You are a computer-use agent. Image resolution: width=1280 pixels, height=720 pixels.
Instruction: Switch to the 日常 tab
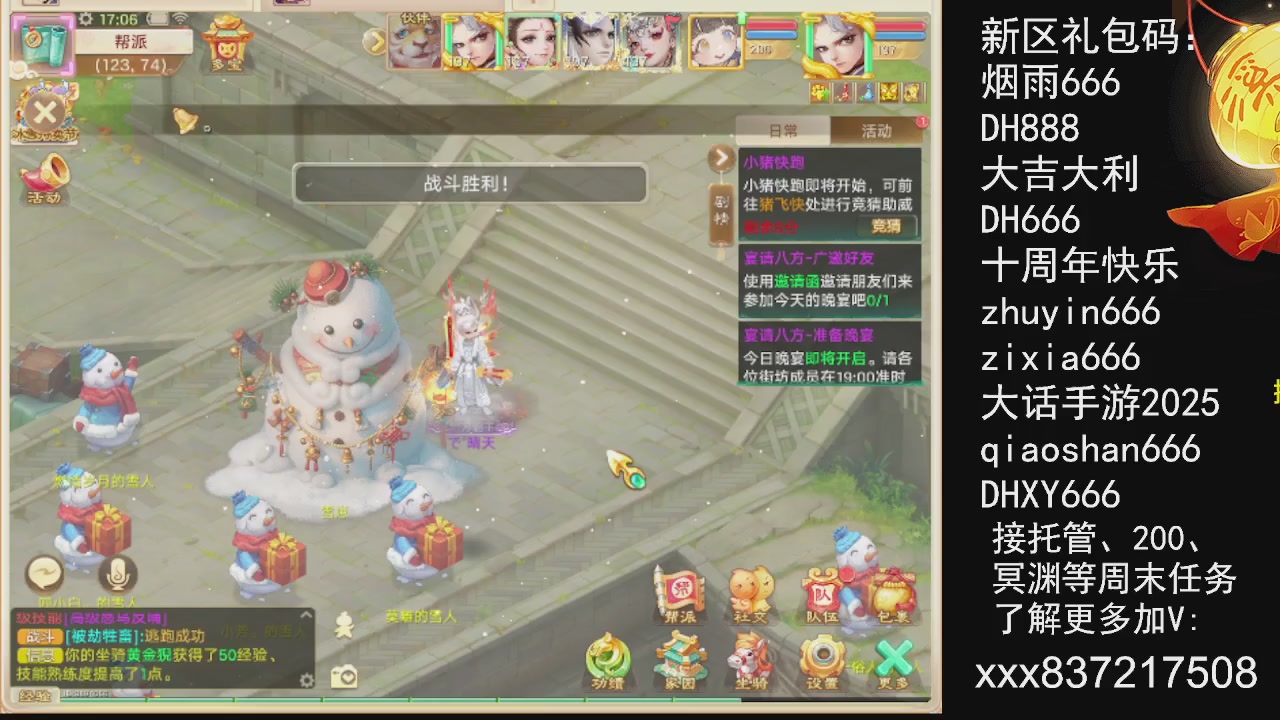coord(783,131)
